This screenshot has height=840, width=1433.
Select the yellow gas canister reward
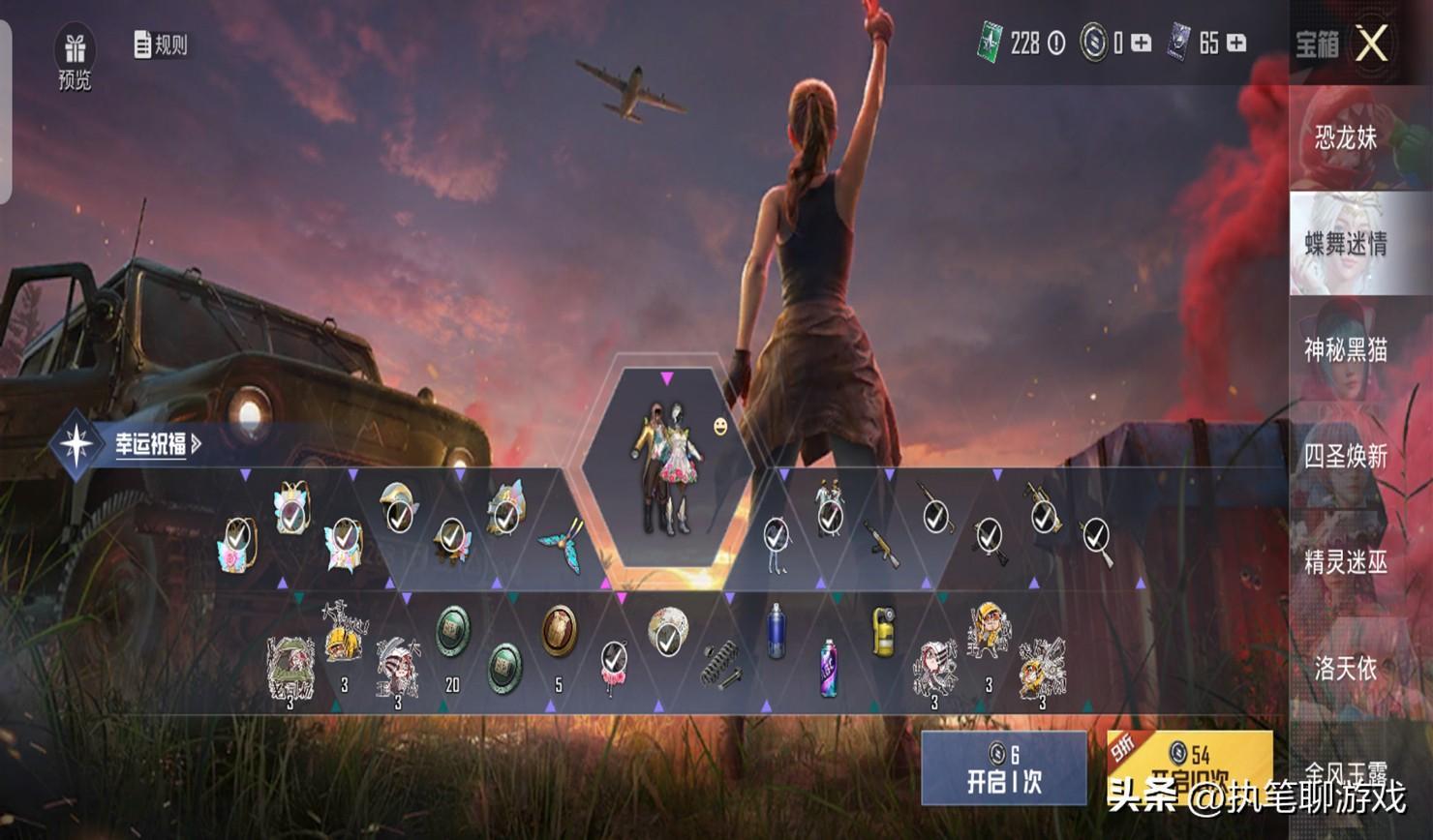[882, 632]
